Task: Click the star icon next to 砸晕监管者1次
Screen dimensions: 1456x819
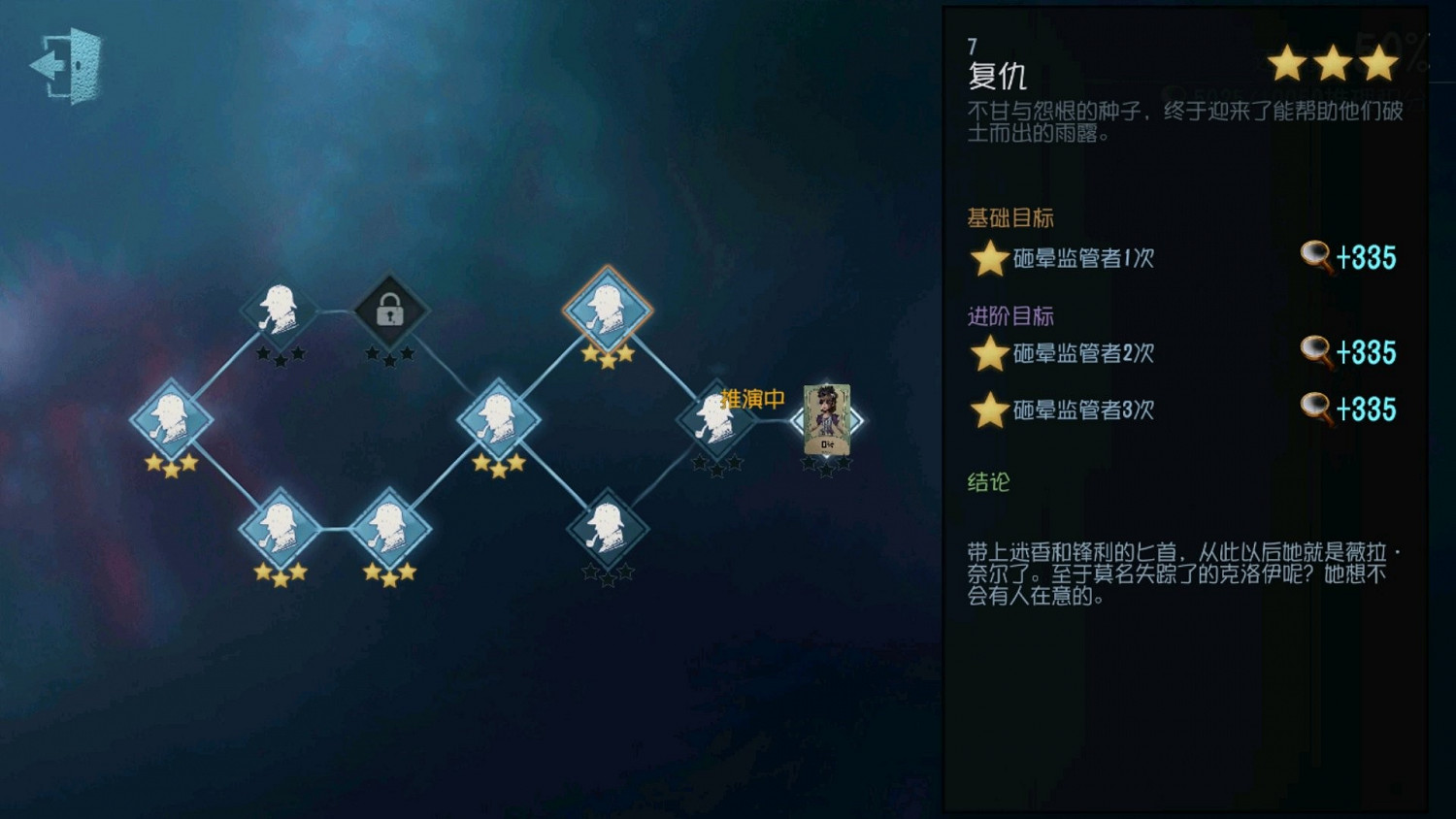Action: point(988,257)
